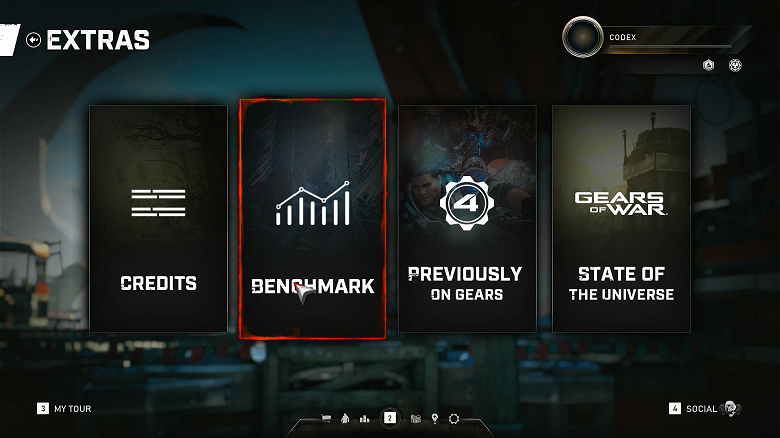Open the settings gear icon
Screen dimensions: 780x438
click(454, 419)
